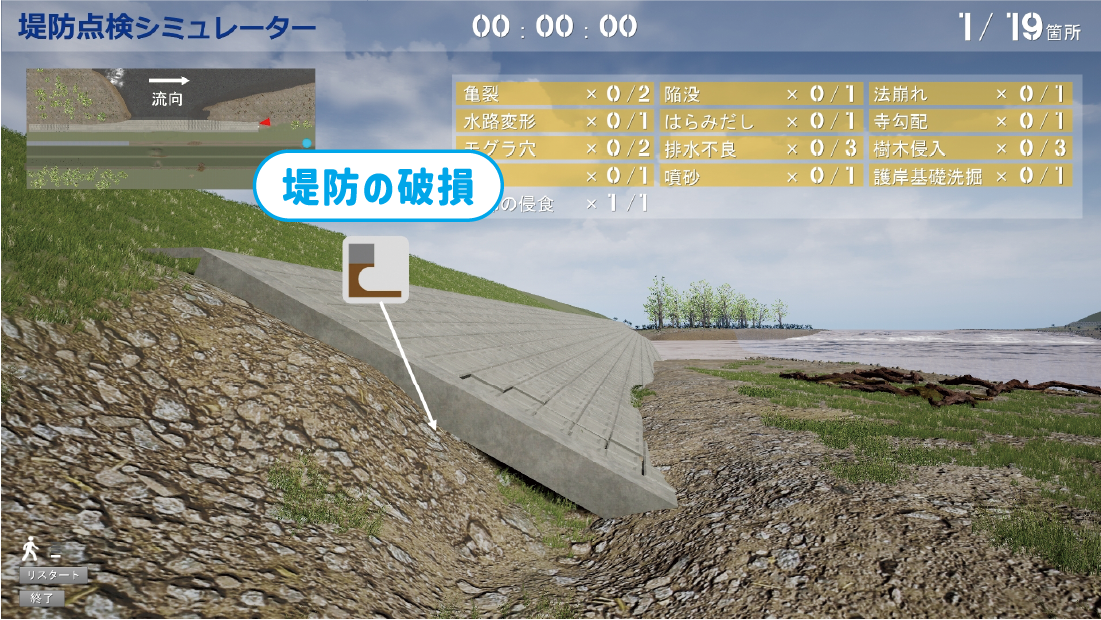Viewport: 1101px width, 620px height.
Task: Select the はらみだし checklist entry
Action: point(760,121)
